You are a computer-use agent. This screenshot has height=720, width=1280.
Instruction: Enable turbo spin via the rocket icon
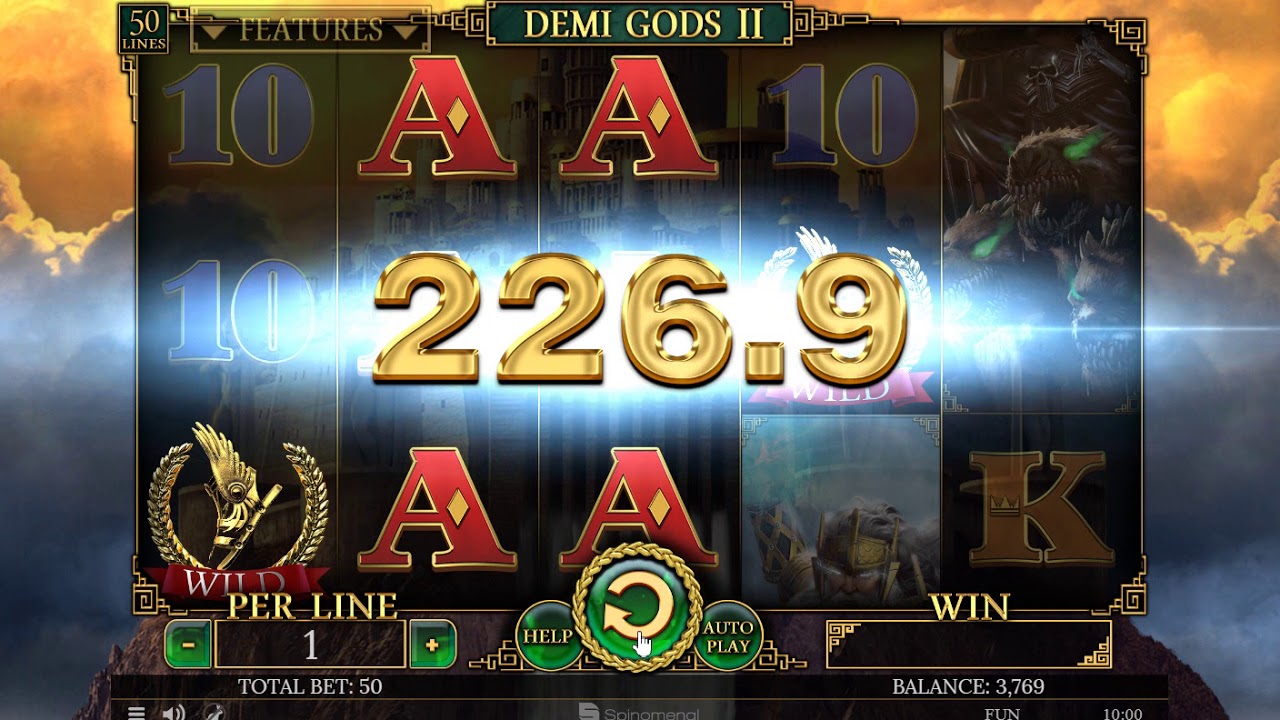point(212,712)
